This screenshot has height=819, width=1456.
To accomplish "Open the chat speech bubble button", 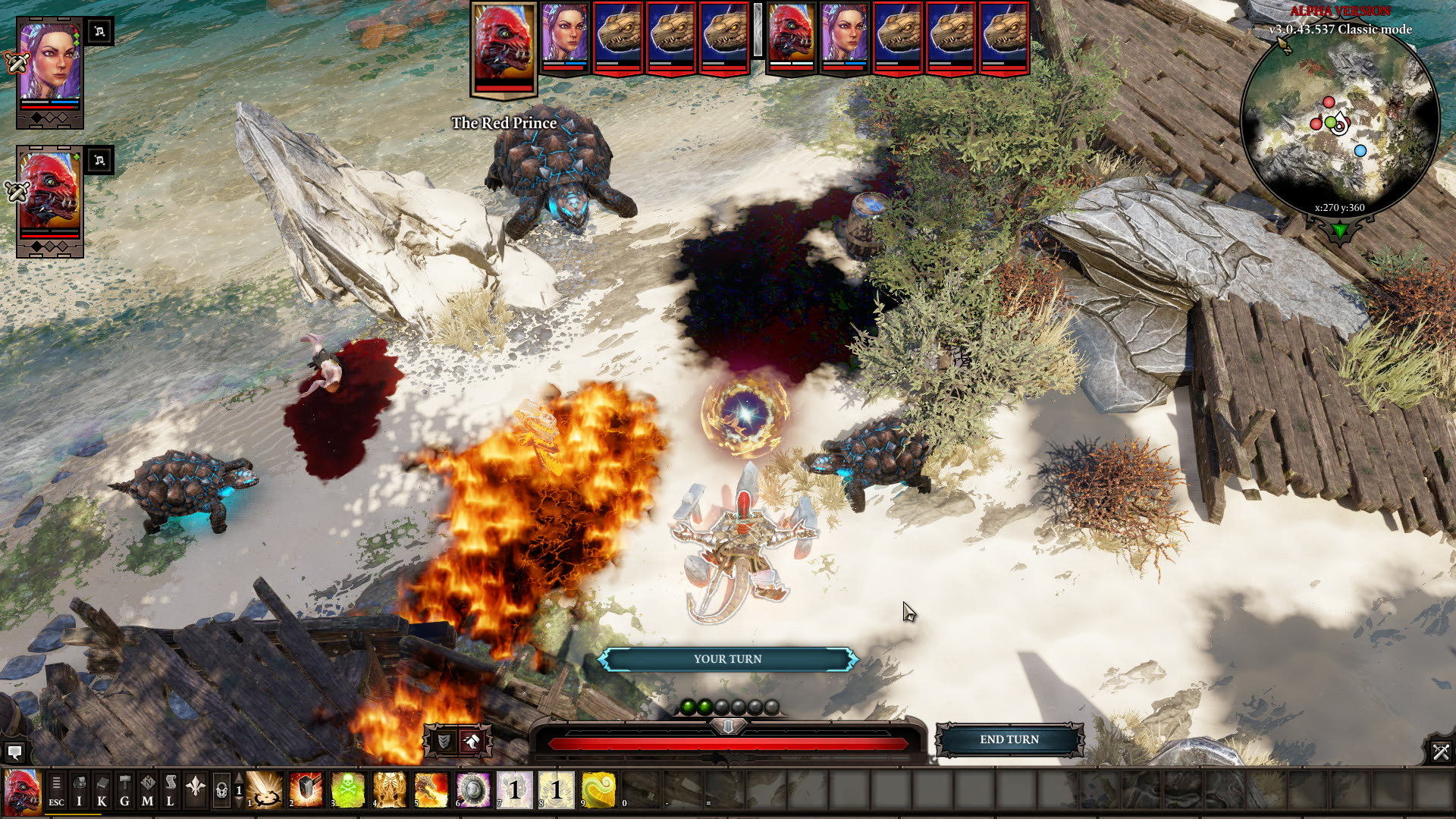I will 14,752.
